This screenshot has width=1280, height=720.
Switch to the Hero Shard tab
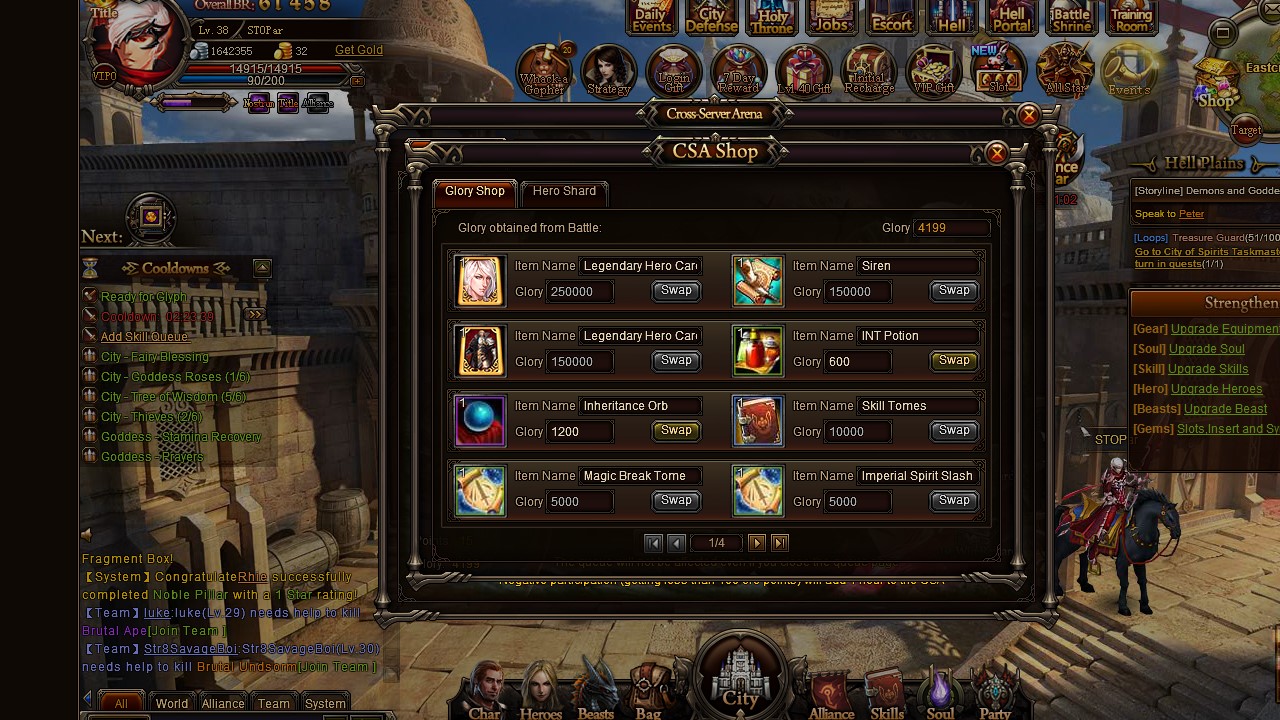(564, 191)
